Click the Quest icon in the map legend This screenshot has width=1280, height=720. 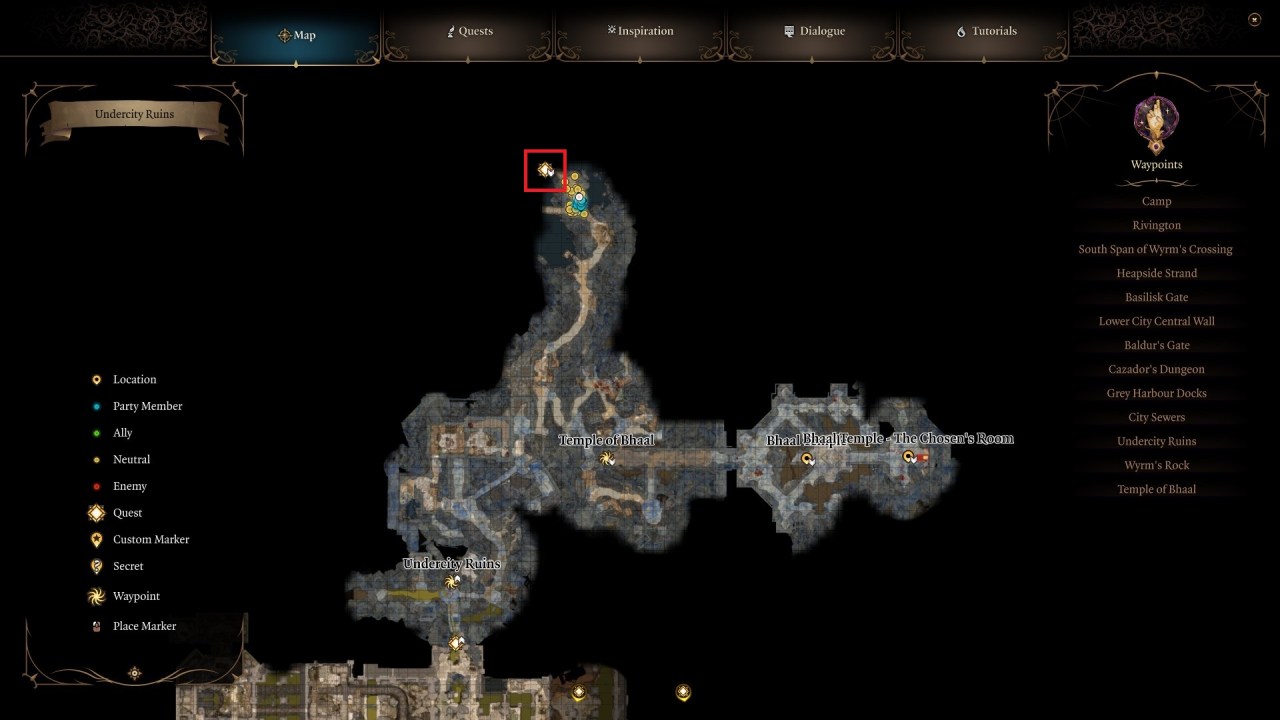(x=96, y=512)
